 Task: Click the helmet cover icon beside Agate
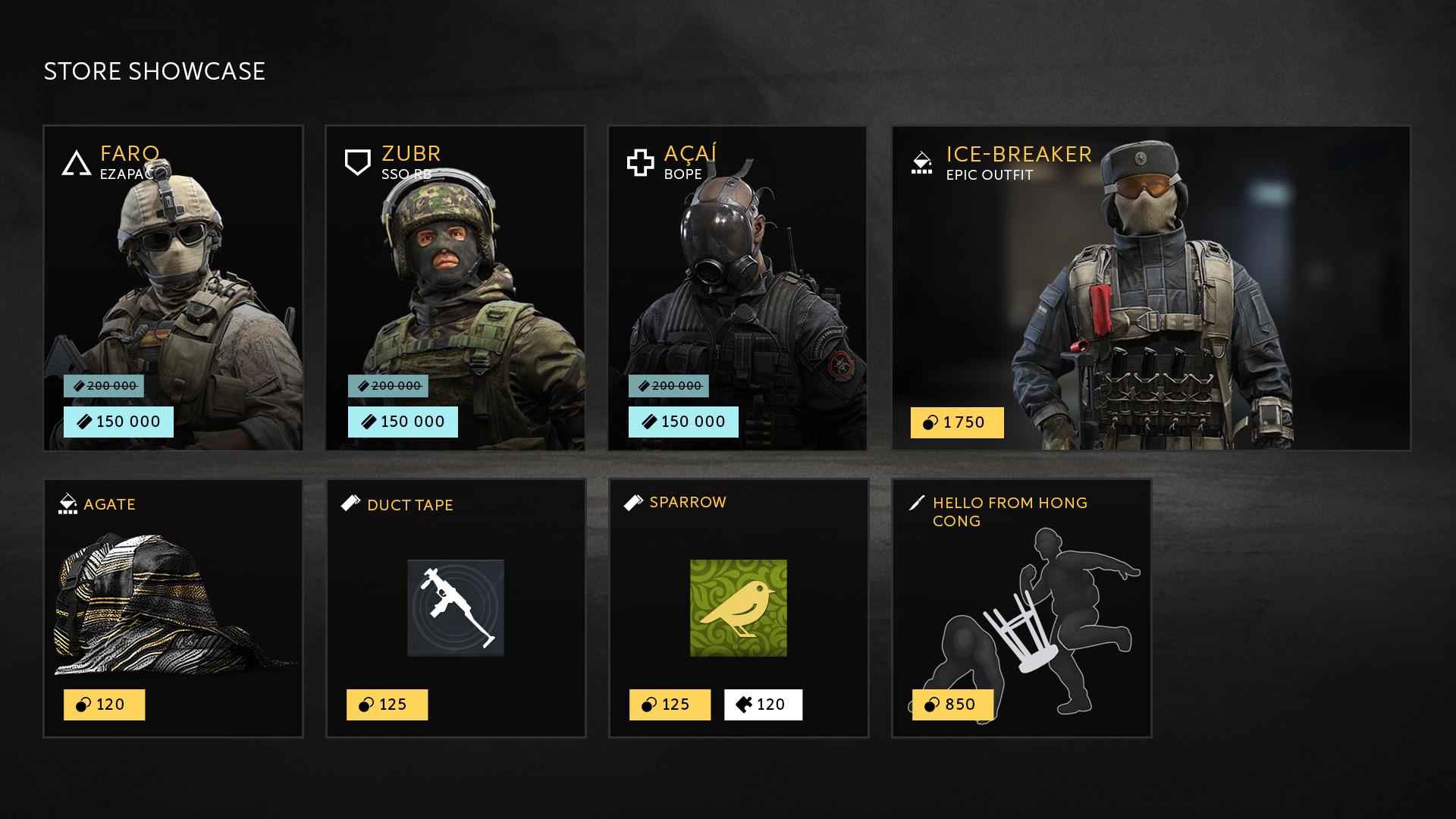point(69,502)
